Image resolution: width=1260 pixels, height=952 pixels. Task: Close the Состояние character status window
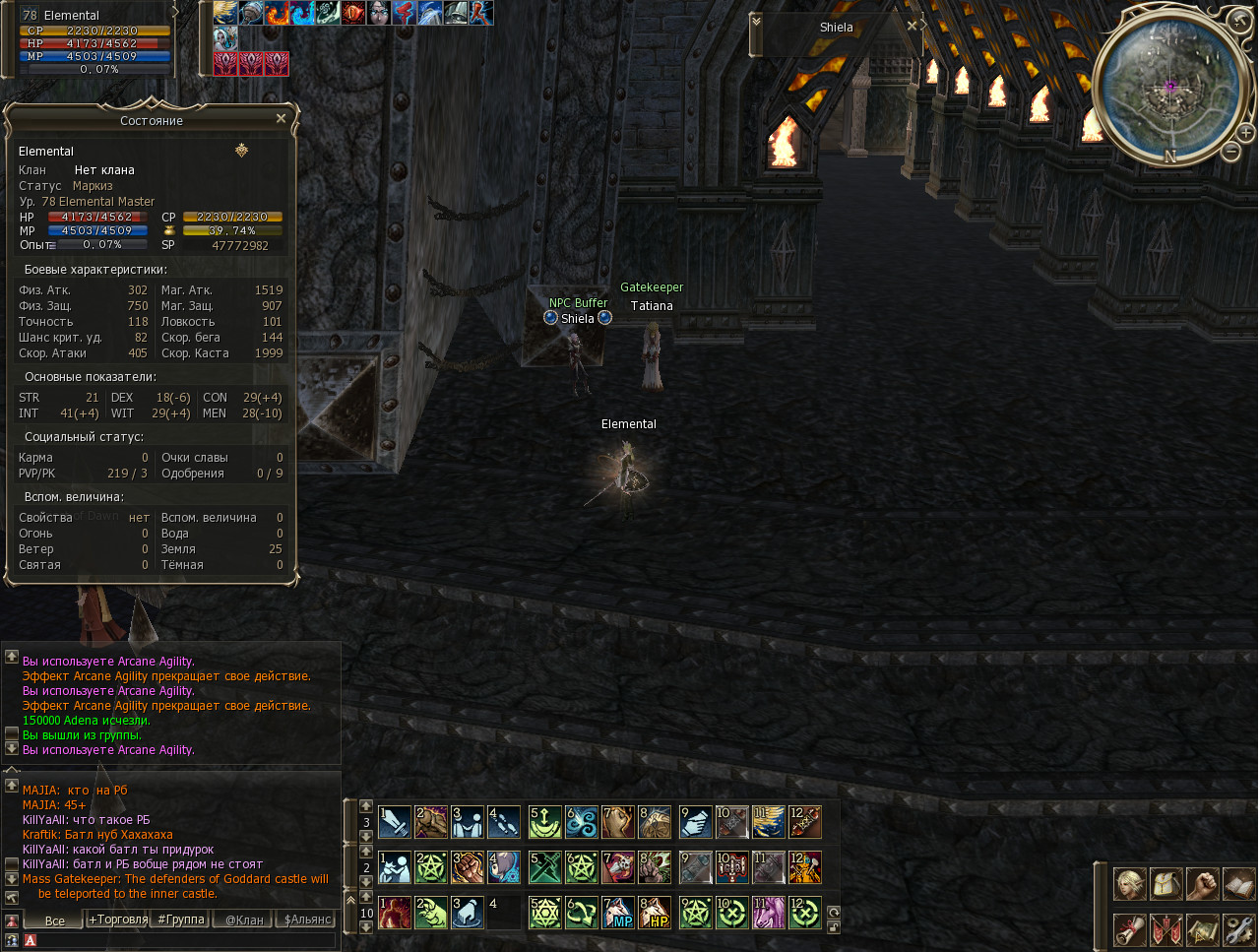coord(281,119)
